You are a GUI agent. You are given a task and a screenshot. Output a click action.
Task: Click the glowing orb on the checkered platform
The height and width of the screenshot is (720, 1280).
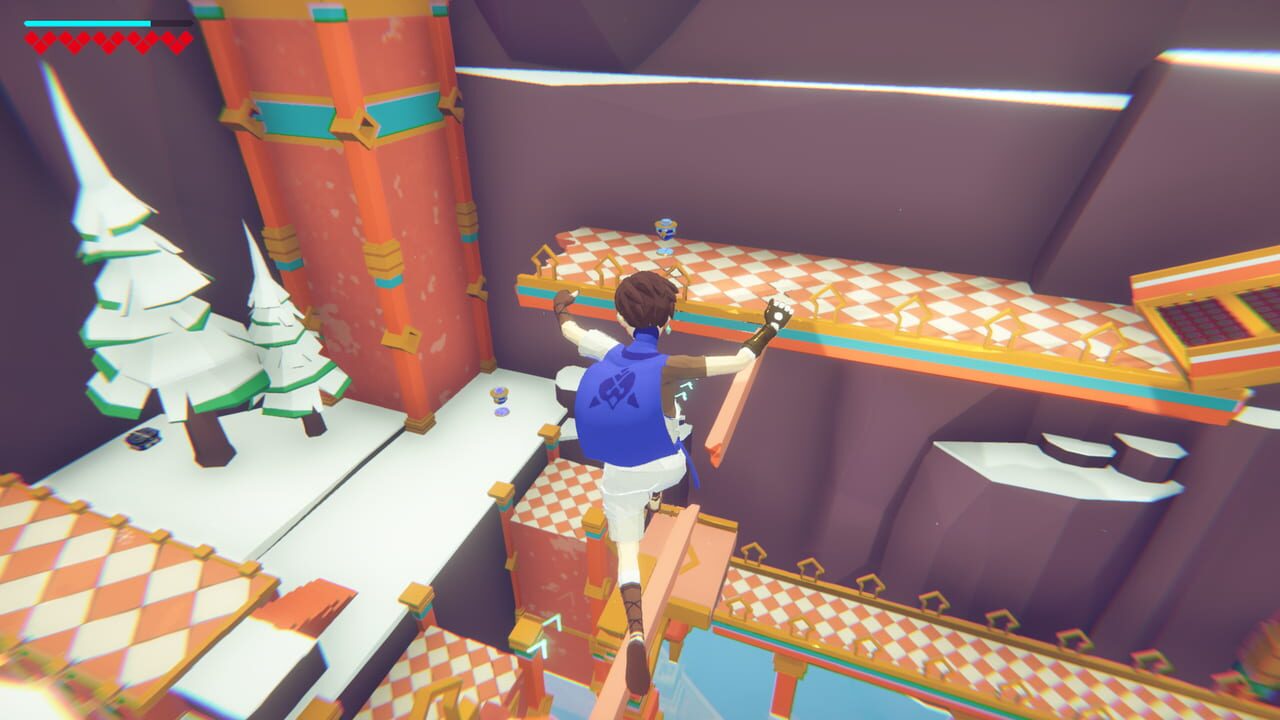[x=665, y=228]
